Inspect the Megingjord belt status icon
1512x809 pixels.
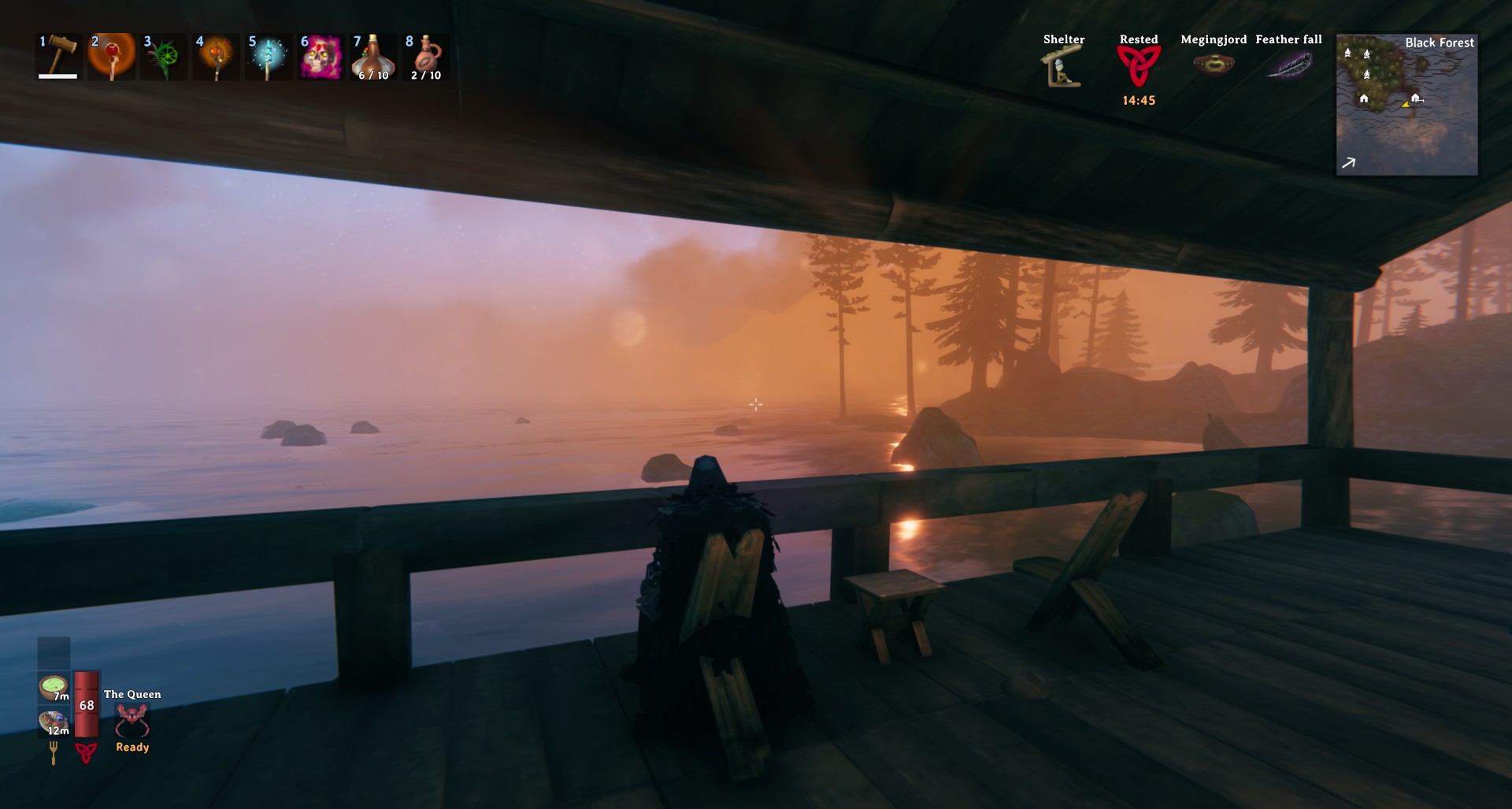pyautogui.click(x=1214, y=64)
